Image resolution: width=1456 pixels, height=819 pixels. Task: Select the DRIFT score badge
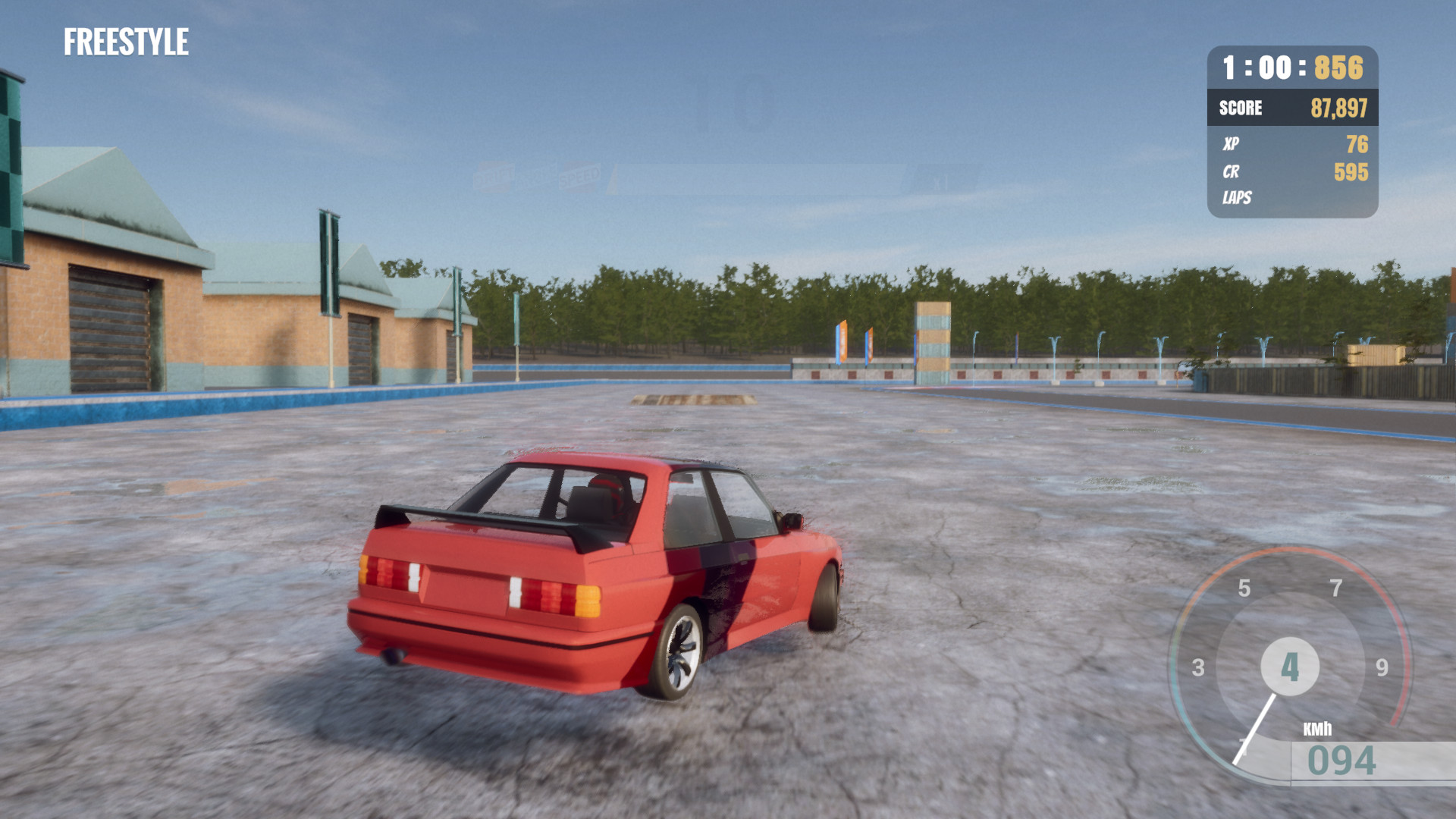tap(493, 175)
